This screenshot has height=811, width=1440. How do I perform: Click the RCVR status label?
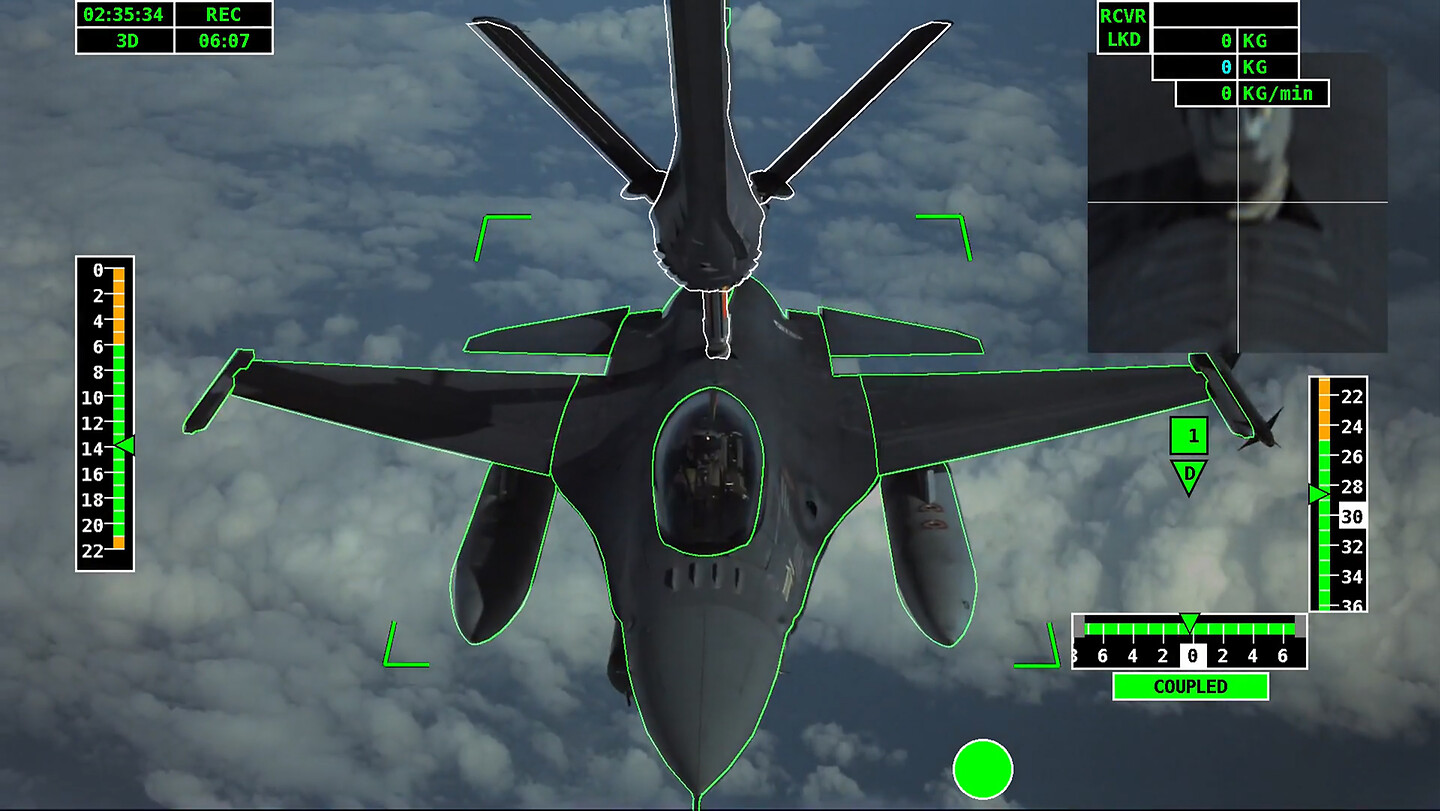[1122, 16]
